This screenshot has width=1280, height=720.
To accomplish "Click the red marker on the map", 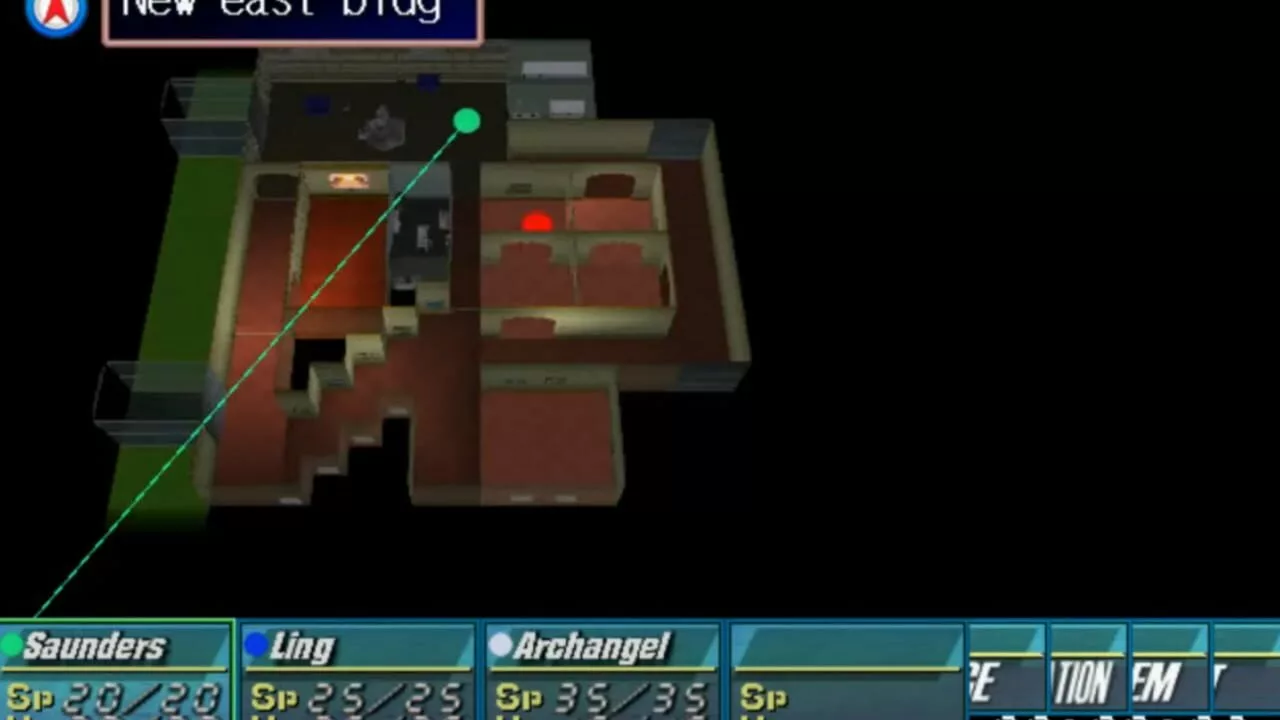I will (537, 222).
